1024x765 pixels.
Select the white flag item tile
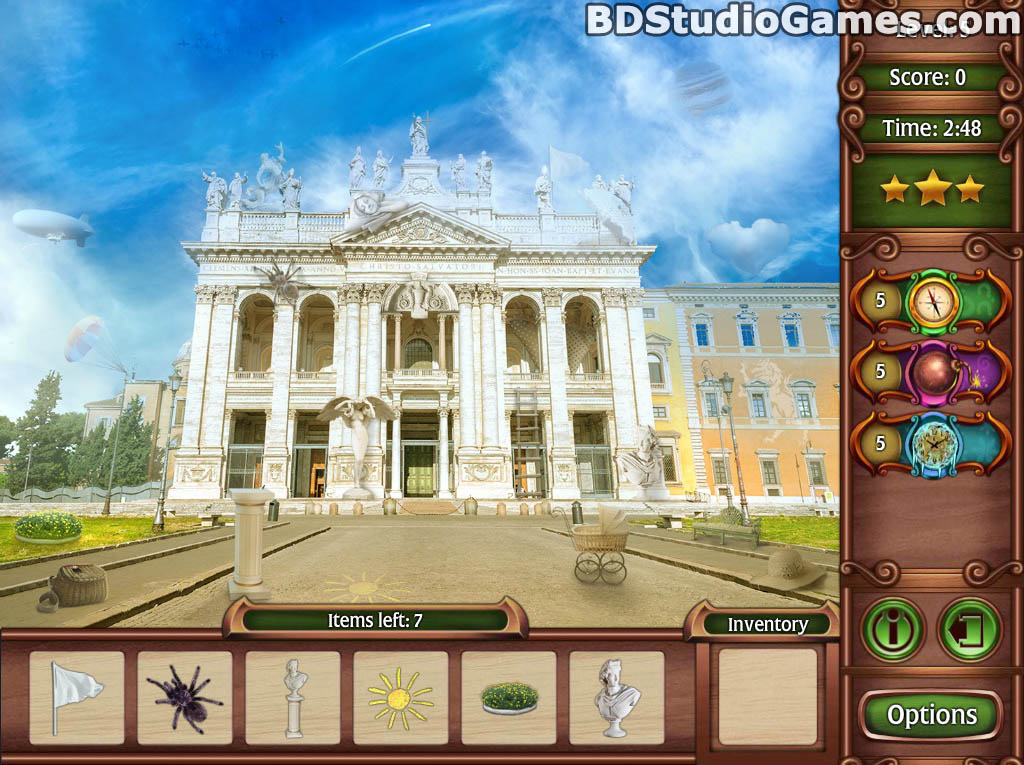(x=77, y=697)
